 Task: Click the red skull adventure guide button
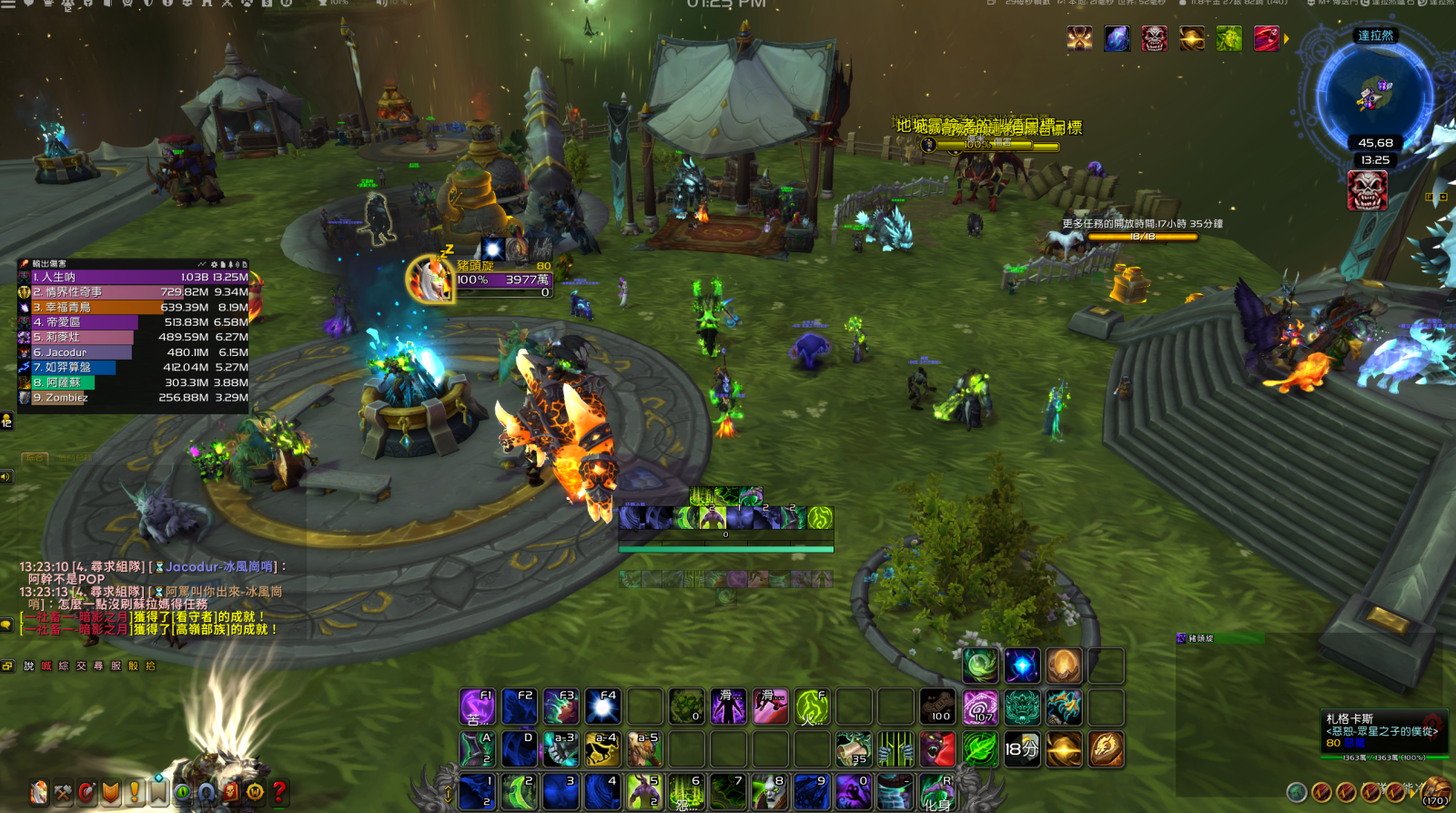[231, 792]
